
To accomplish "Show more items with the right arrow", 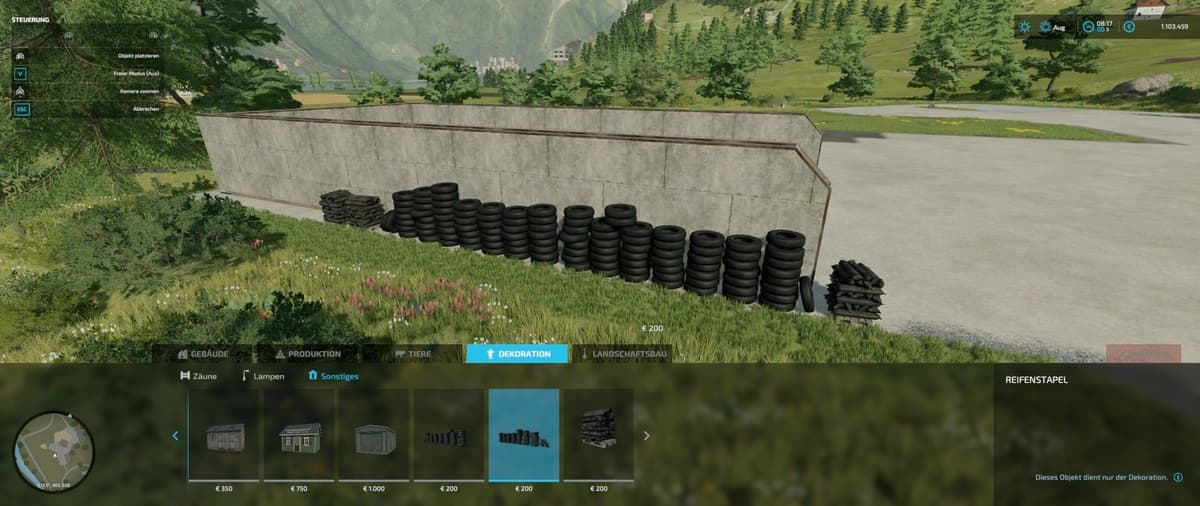I will [x=647, y=435].
